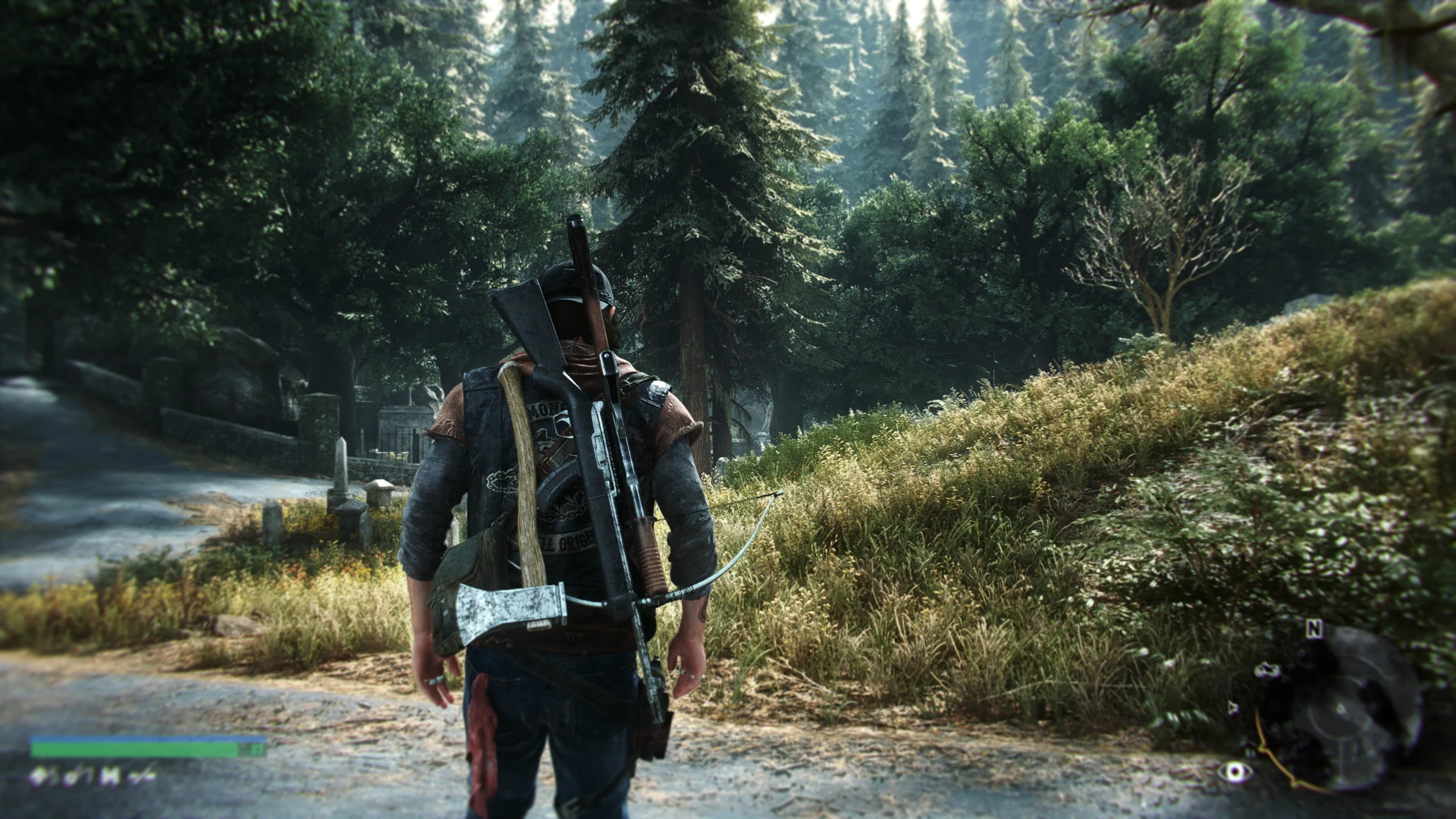Toggle the weapon loadout readout visibility
Screen dimensions: 1456x819
point(91,775)
